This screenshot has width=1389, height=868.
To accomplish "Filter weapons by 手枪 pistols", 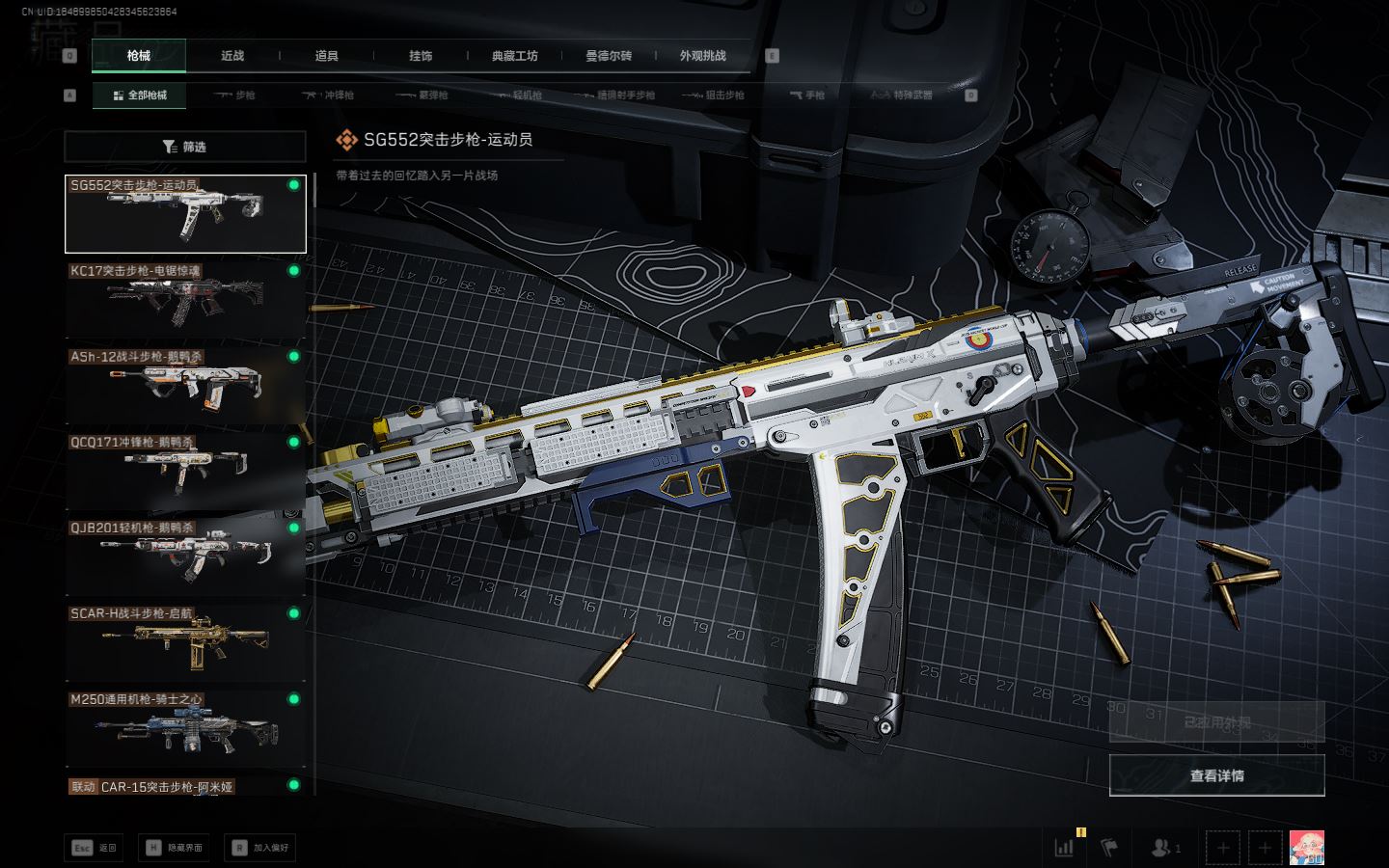I will click(807, 95).
